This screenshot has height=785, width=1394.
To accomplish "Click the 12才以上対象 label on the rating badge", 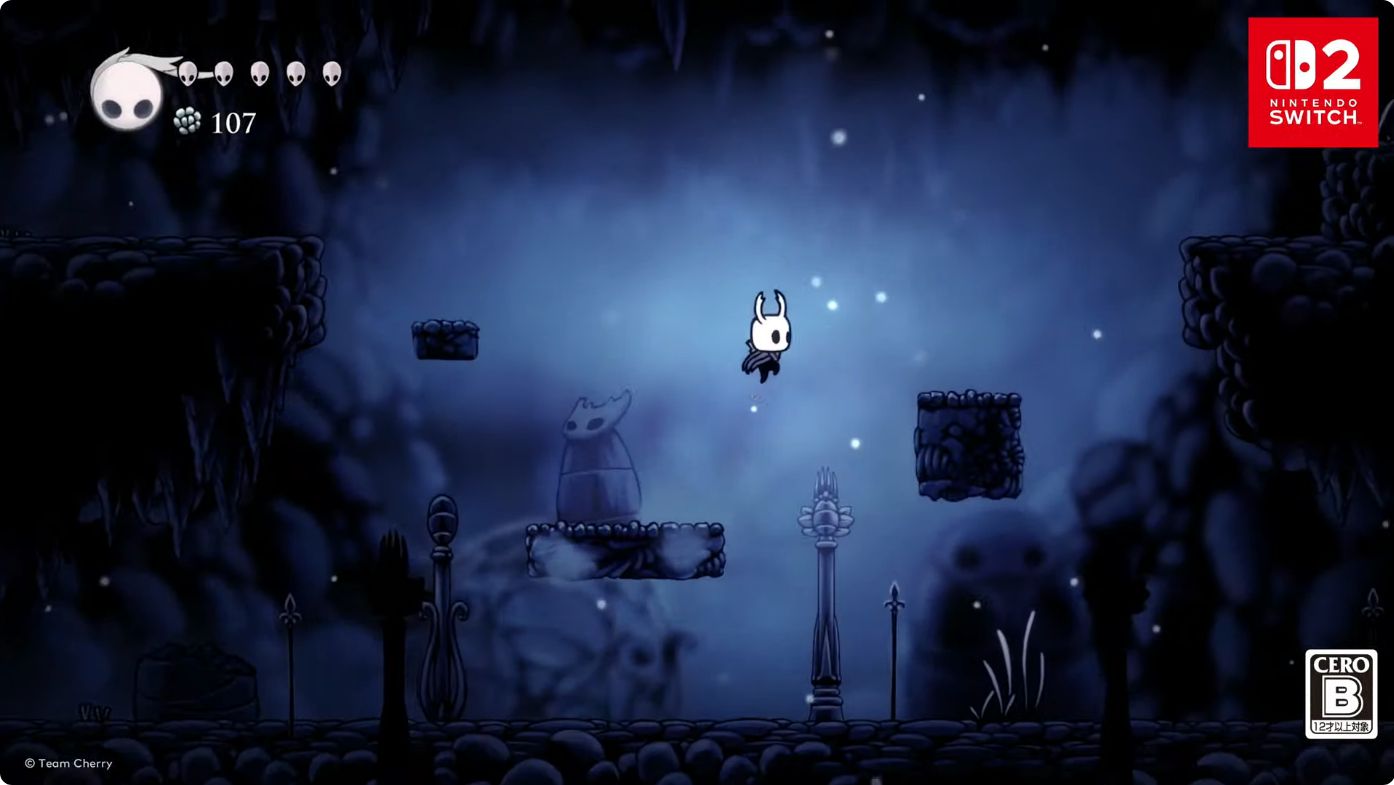I will pos(1341,725).
